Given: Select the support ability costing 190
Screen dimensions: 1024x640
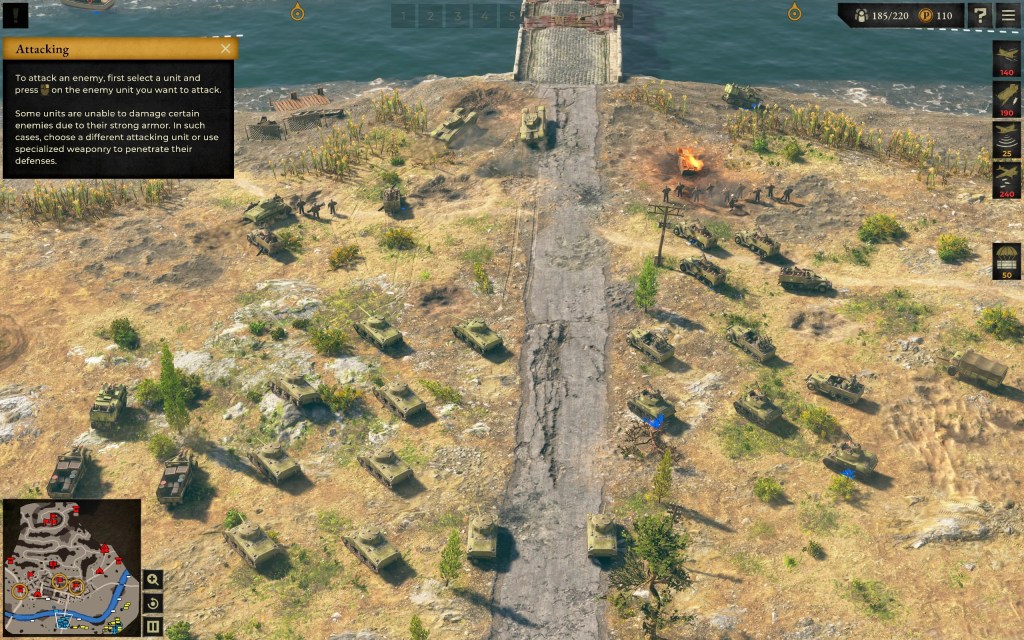Looking at the screenshot, I should coord(1006,98).
